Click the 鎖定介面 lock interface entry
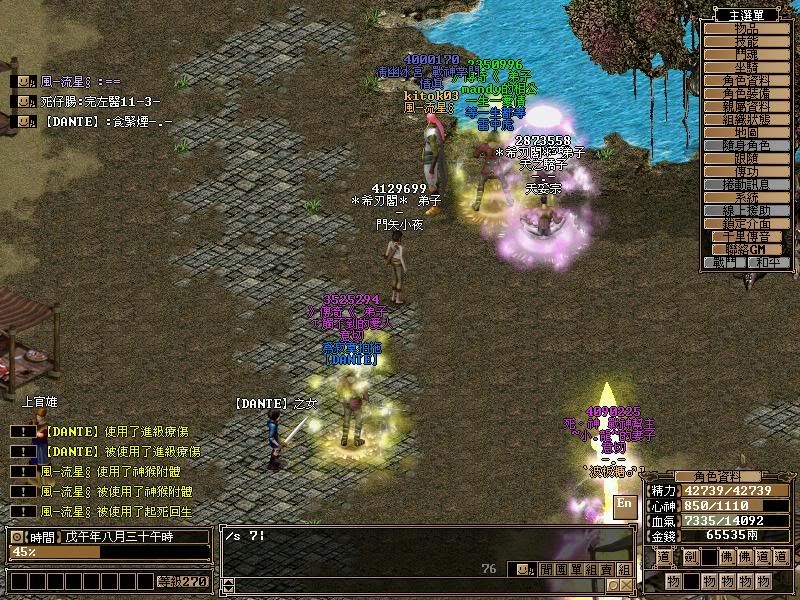Viewport: 800px width, 600px height. pyautogui.click(x=747, y=223)
